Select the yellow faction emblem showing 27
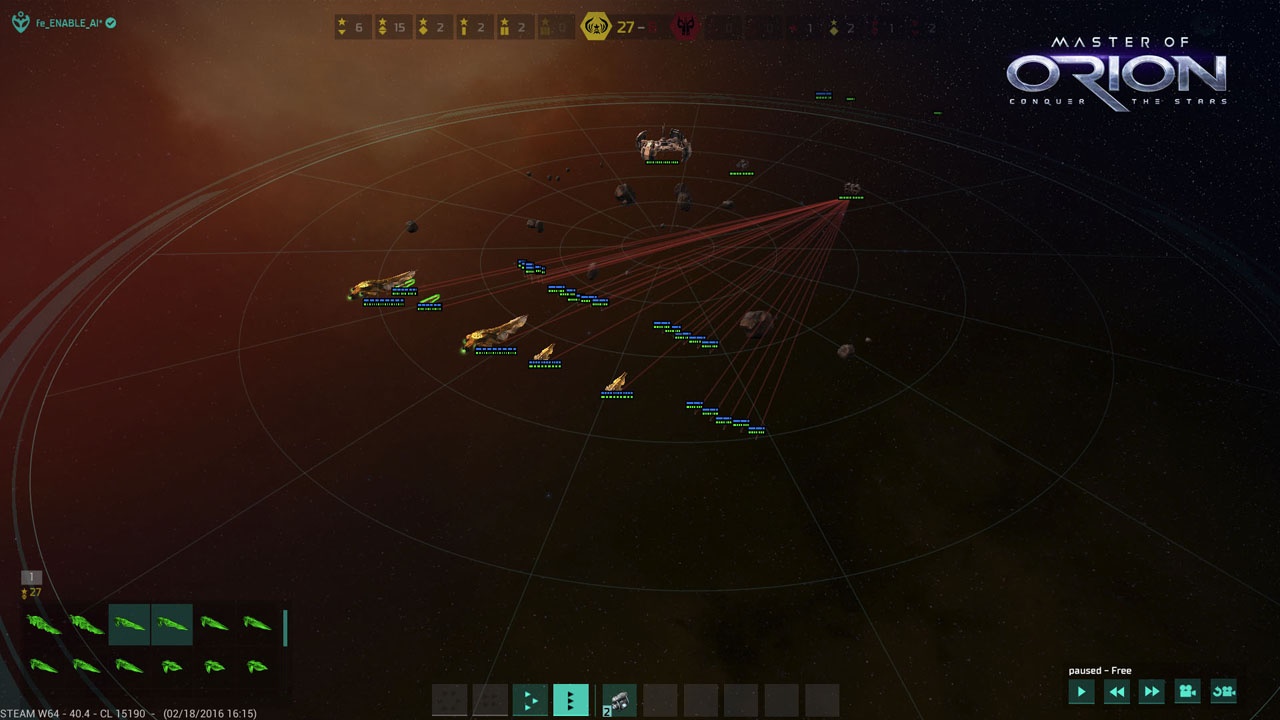1280x720 pixels. coord(597,27)
